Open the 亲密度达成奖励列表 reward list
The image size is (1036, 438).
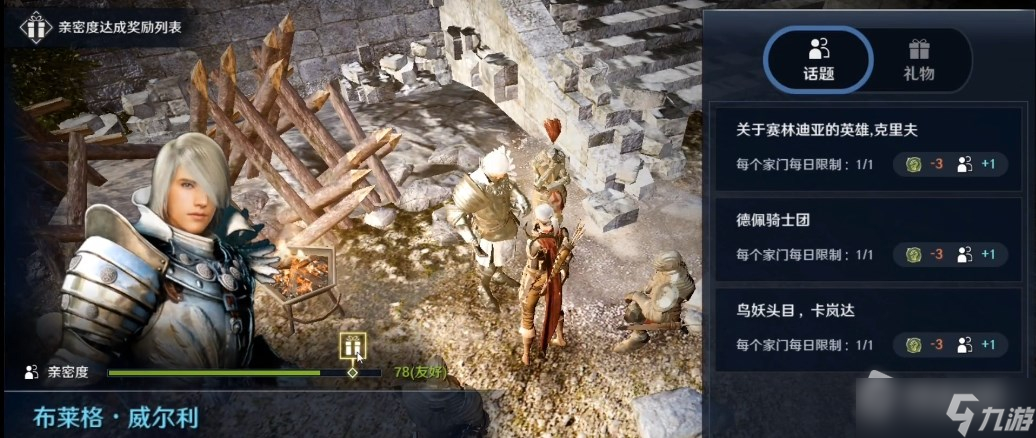point(102,27)
